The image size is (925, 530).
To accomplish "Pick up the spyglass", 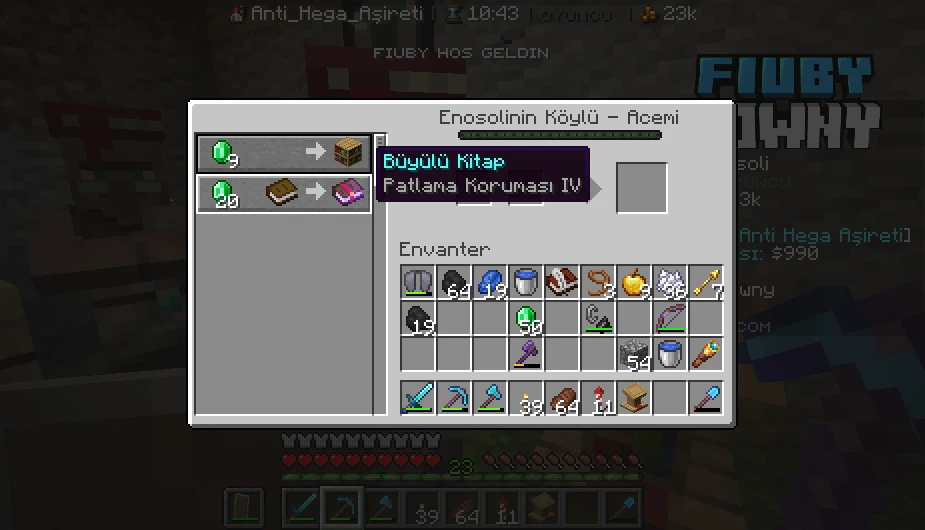I will 705,355.
